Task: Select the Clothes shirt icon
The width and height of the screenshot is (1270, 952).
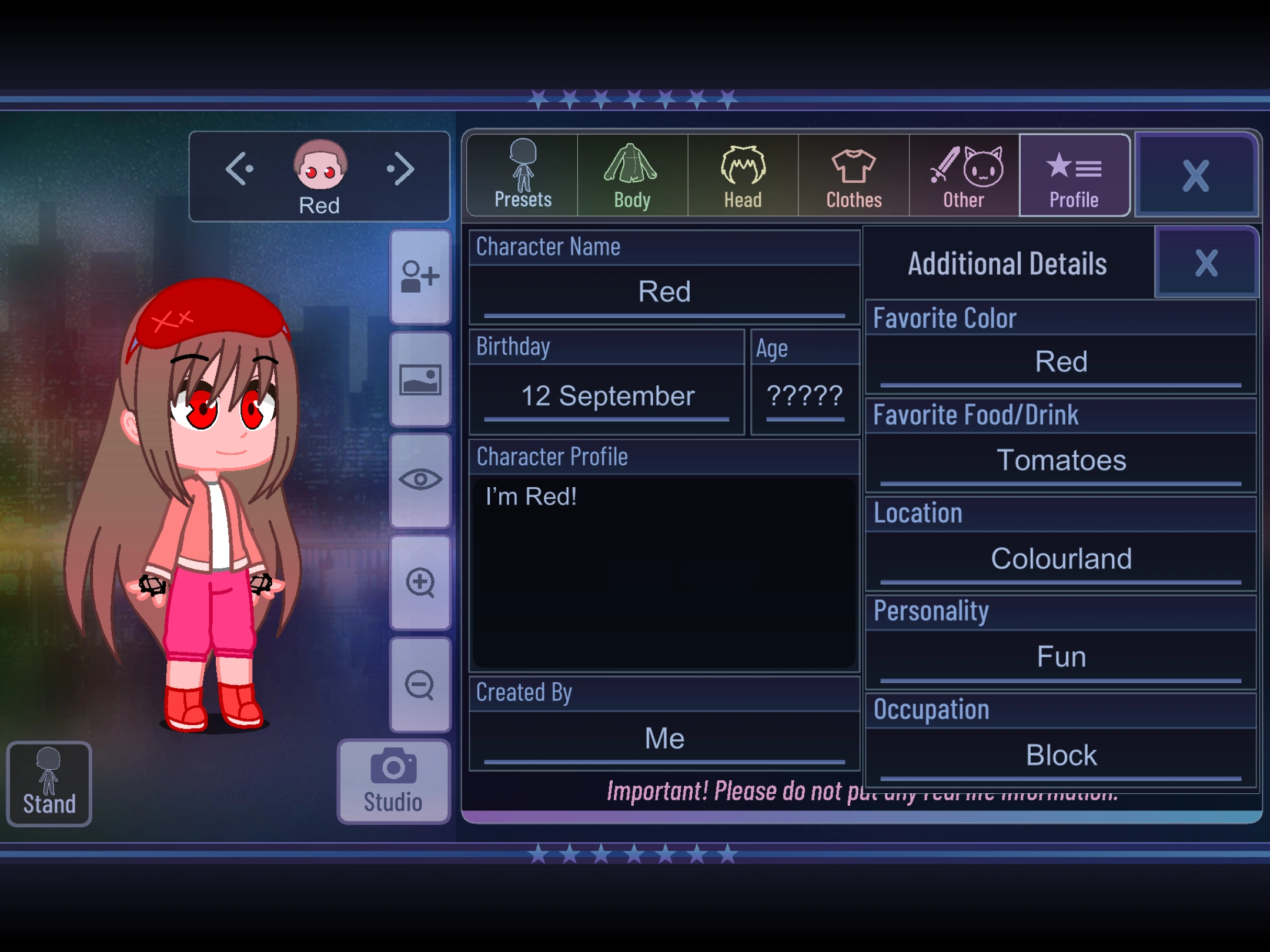Action: [853, 173]
